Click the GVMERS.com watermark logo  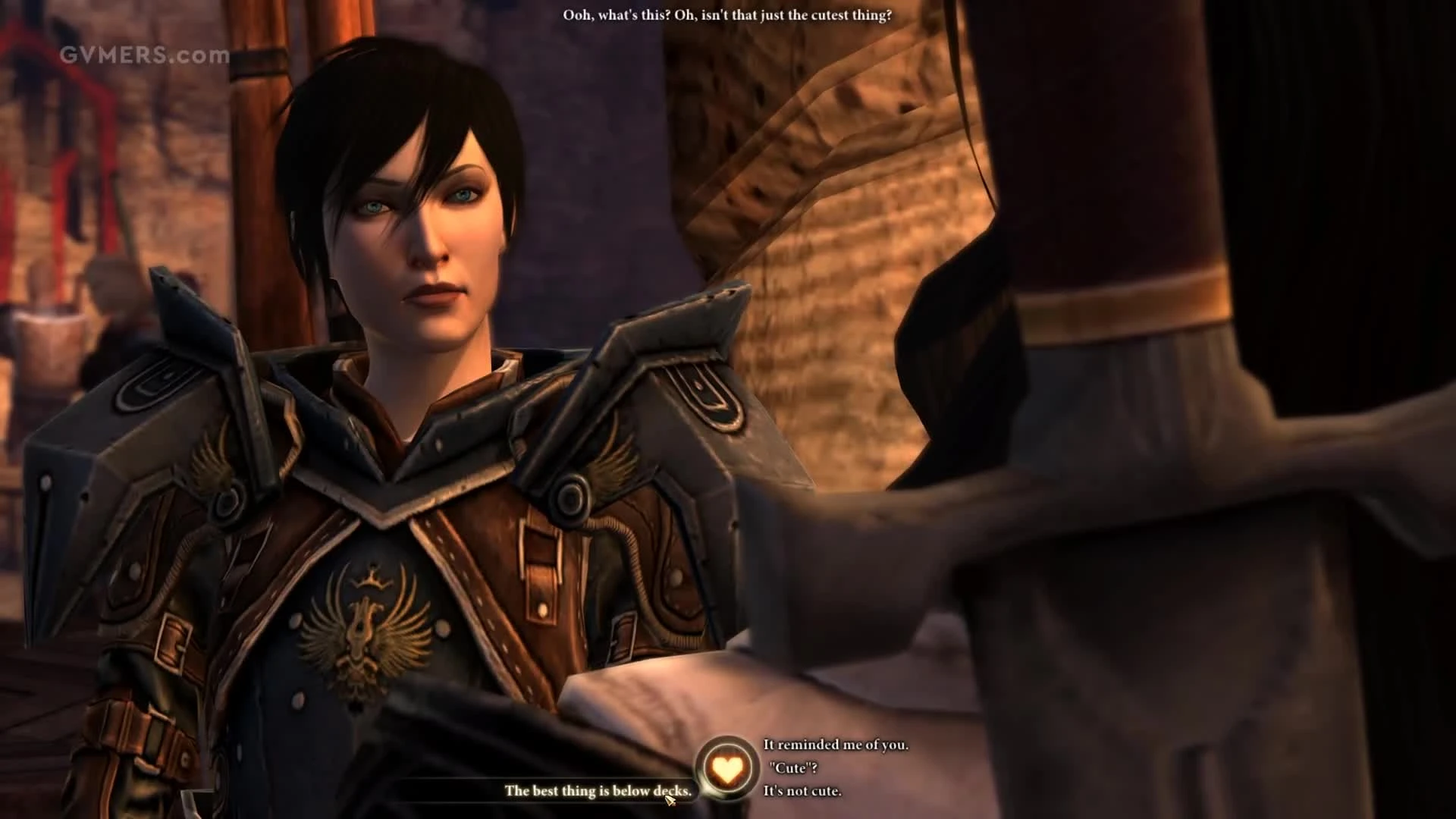(x=144, y=54)
